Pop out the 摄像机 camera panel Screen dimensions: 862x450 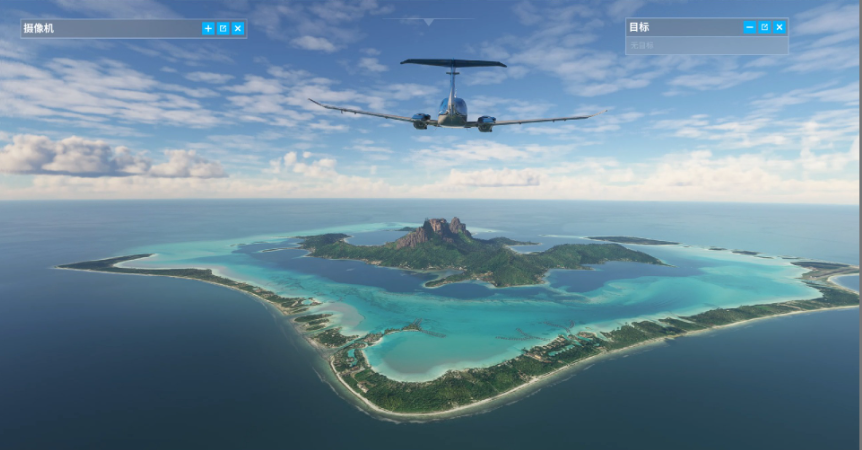click(x=223, y=29)
